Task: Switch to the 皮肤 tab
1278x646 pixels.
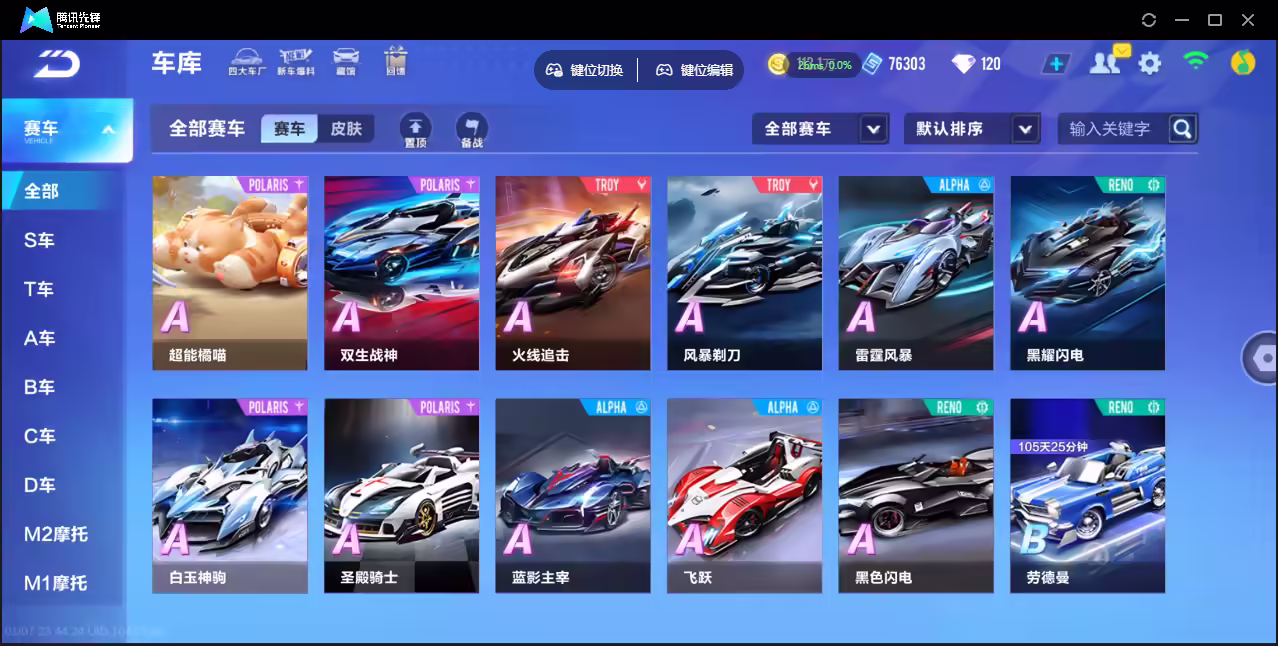Action: point(346,129)
